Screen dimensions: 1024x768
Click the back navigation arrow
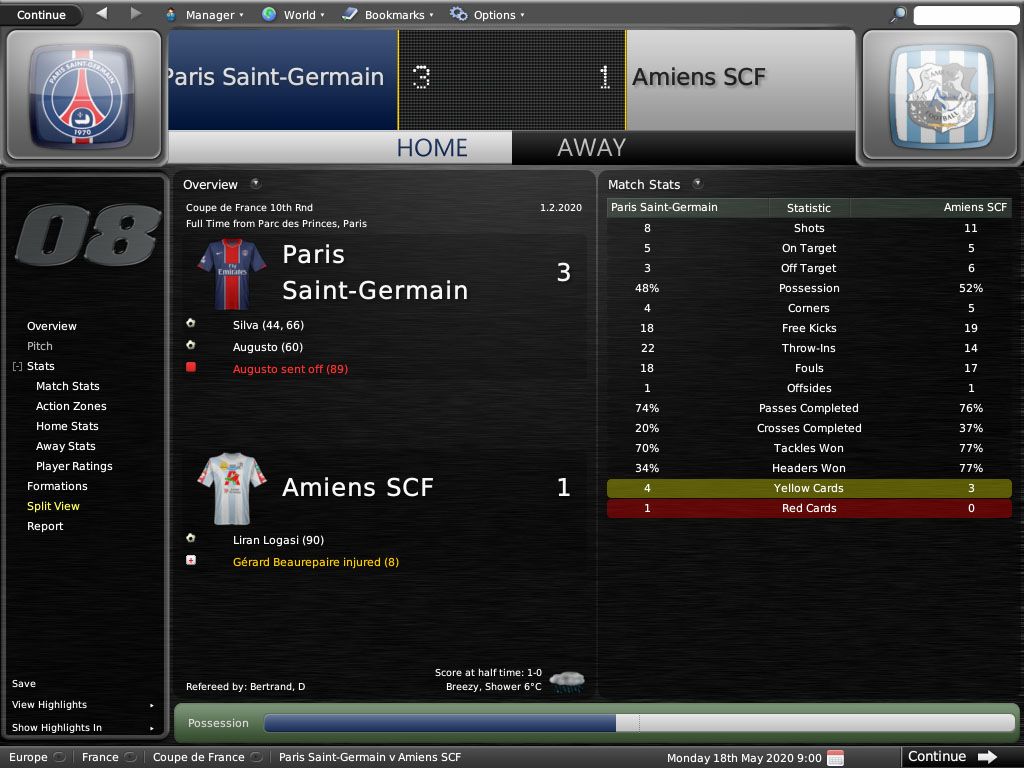point(102,14)
